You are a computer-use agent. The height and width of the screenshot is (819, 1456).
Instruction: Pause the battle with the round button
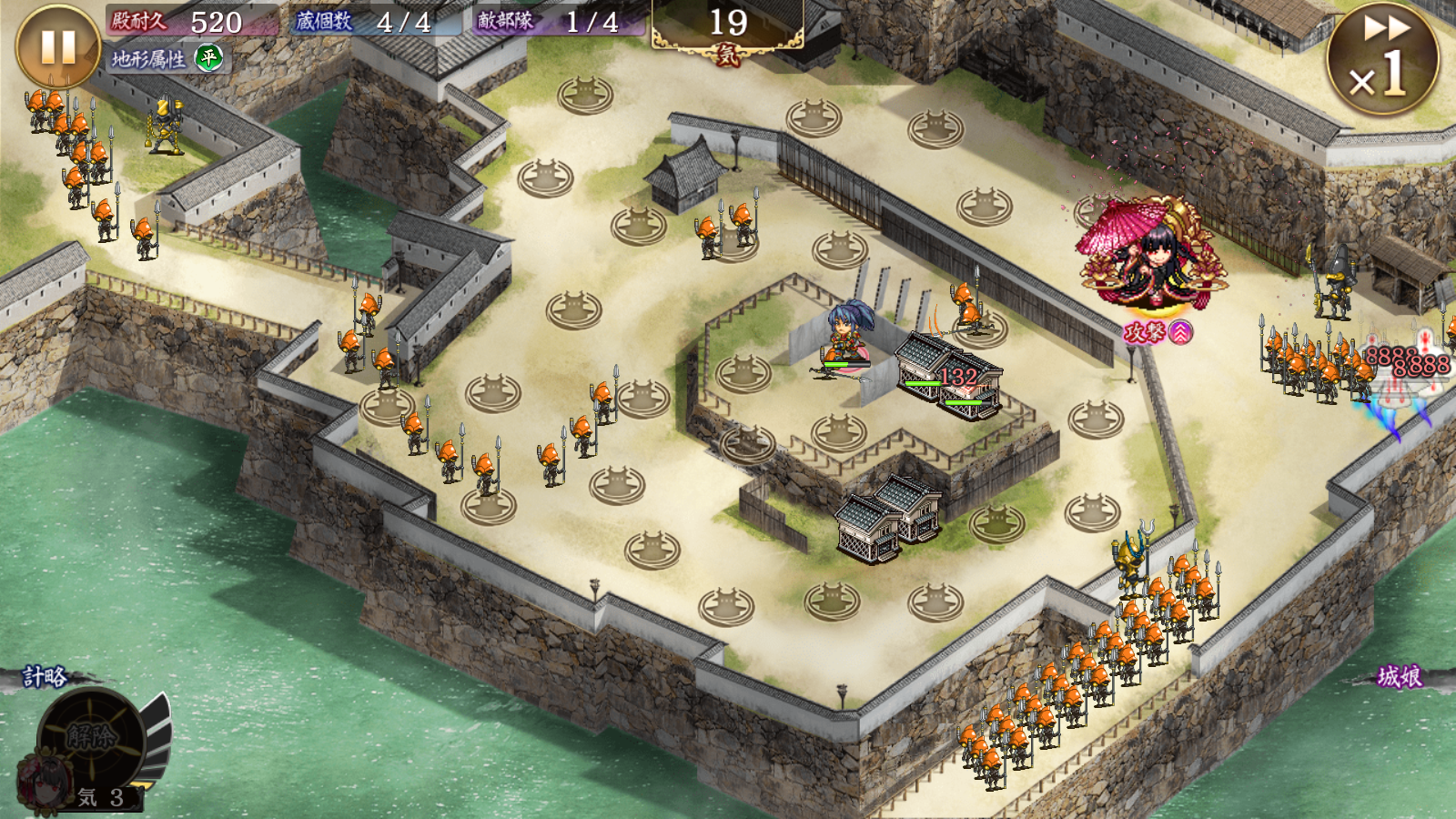tap(58, 47)
